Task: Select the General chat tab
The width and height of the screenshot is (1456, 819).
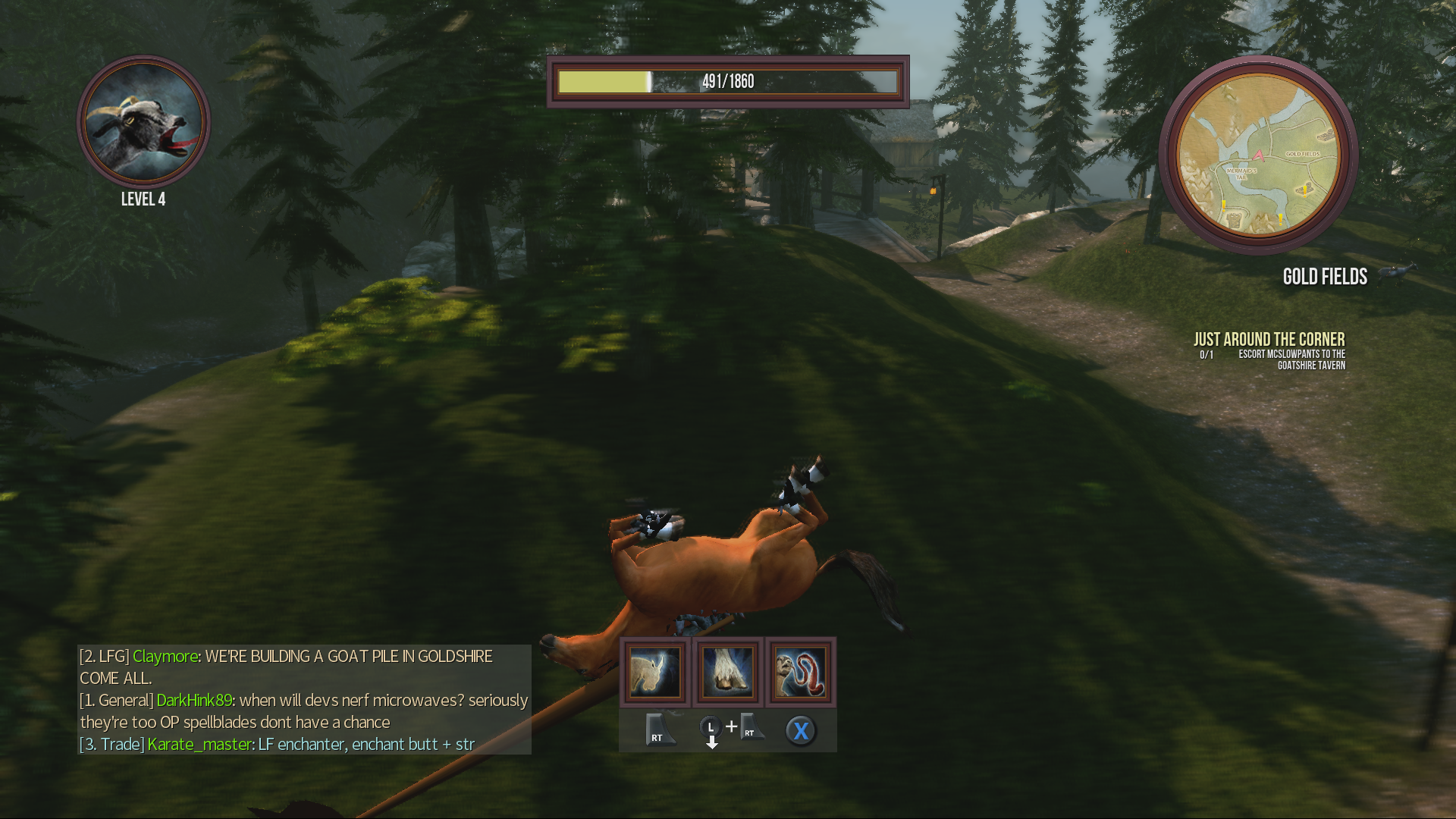Action: pos(116,701)
